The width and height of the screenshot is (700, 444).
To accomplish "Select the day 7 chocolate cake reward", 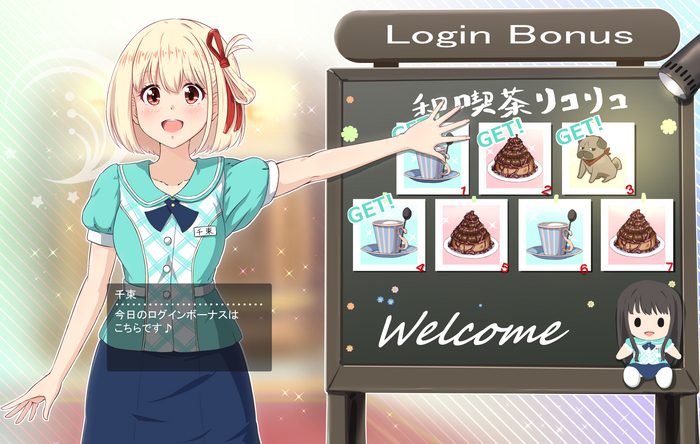I will pyautogui.click(x=636, y=236).
